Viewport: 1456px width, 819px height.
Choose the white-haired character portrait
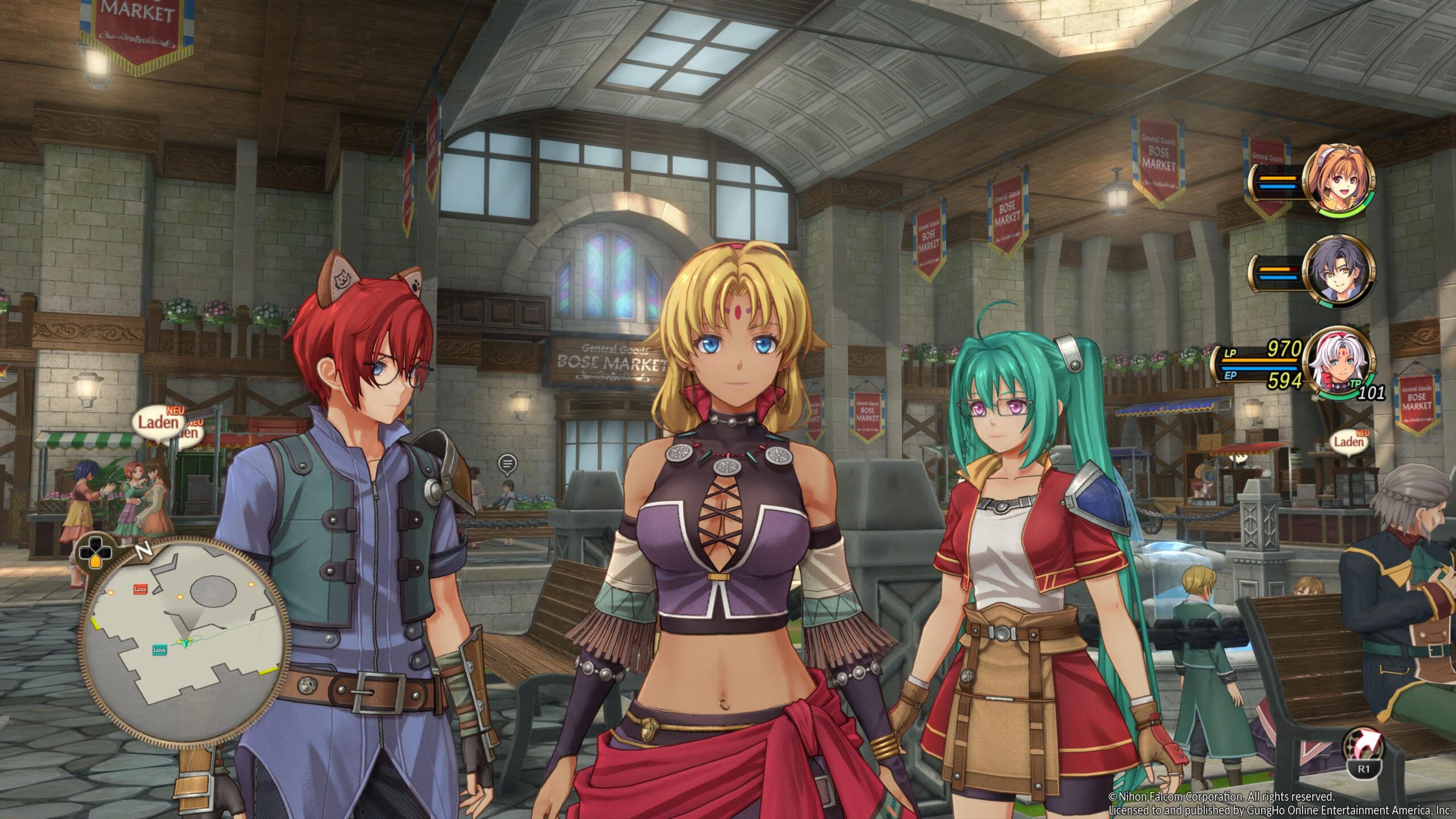pyautogui.click(x=1338, y=363)
